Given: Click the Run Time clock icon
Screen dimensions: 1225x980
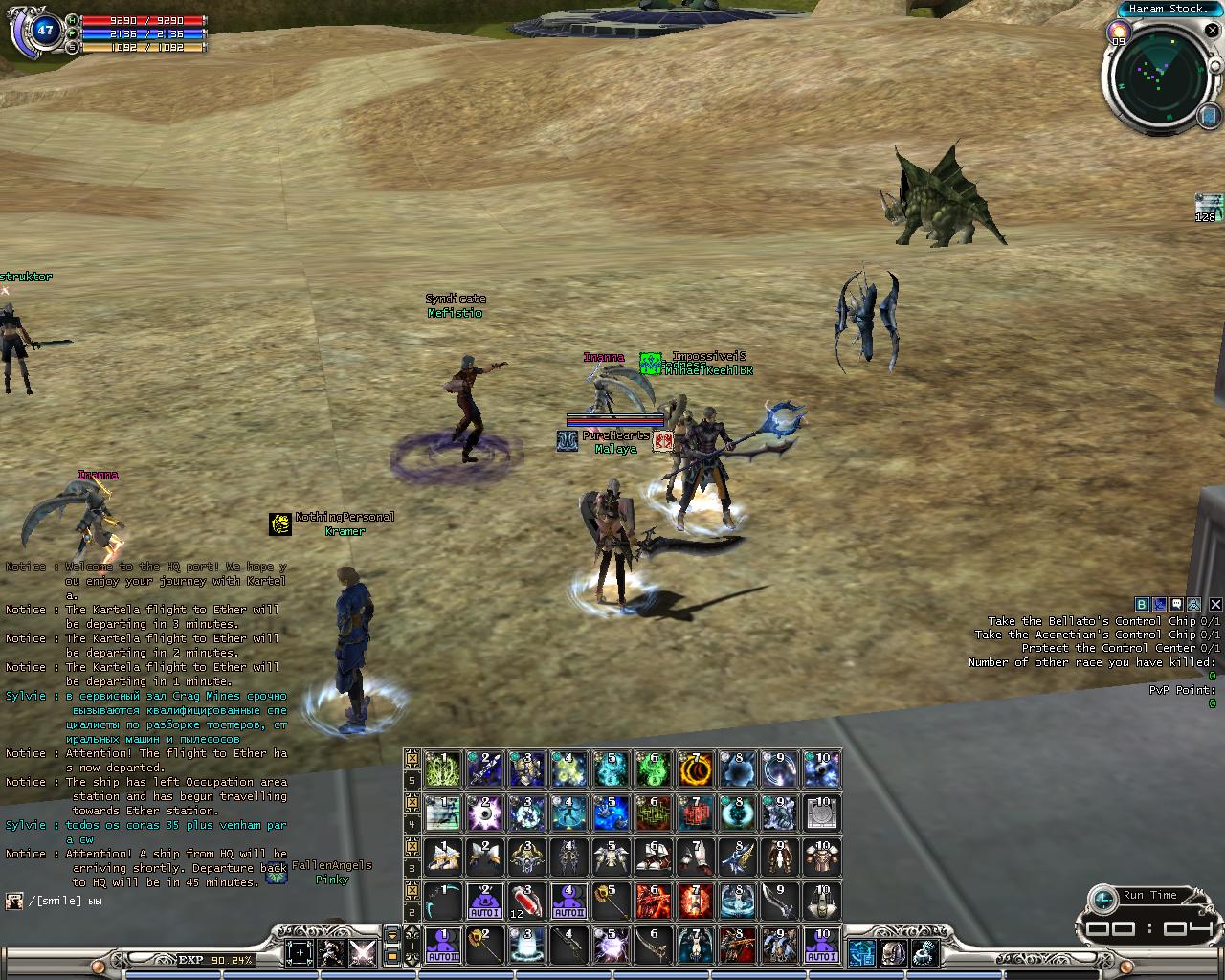Looking at the screenshot, I should (x=1104, y=898).
